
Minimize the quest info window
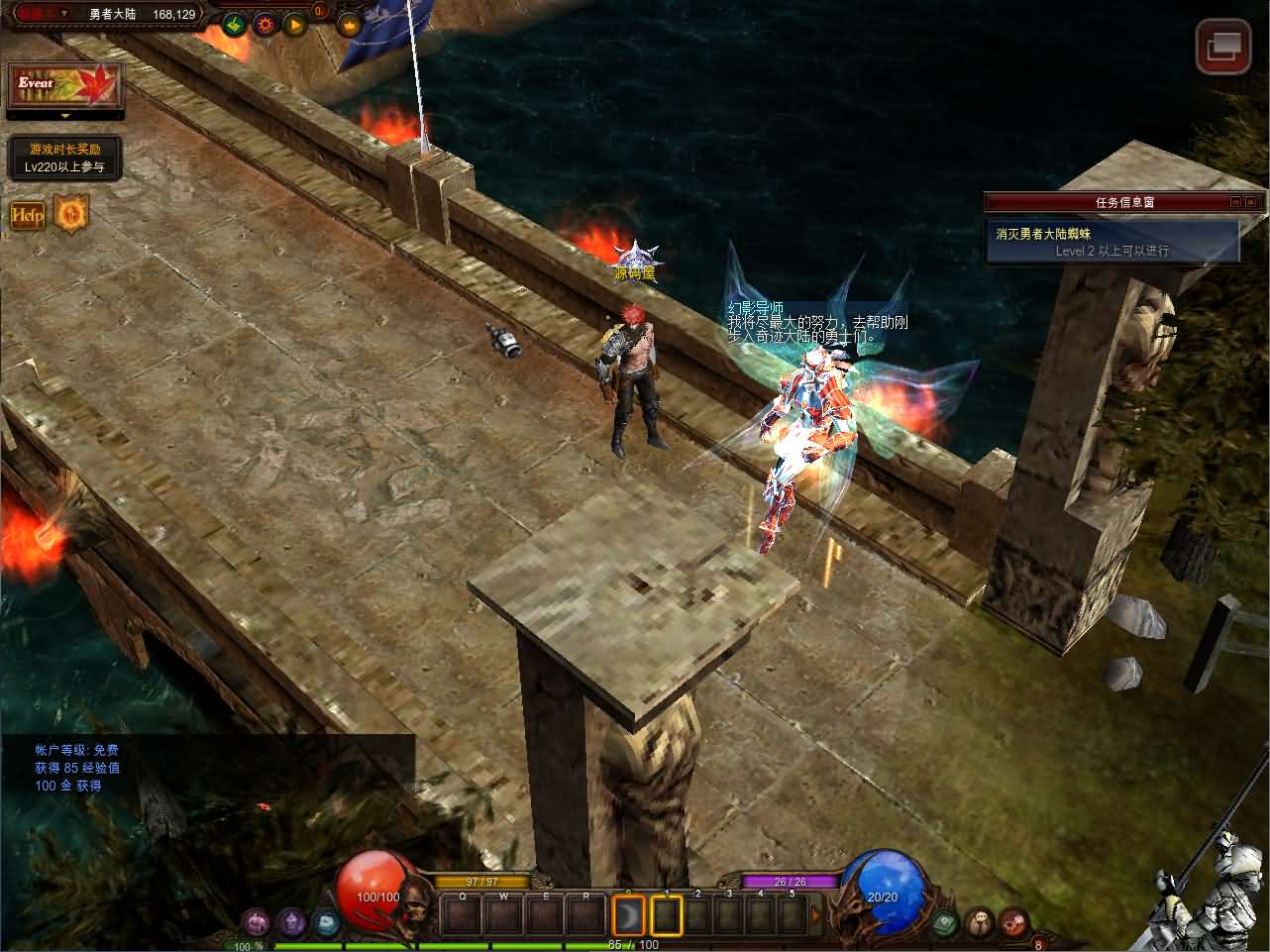(1235, 202)
